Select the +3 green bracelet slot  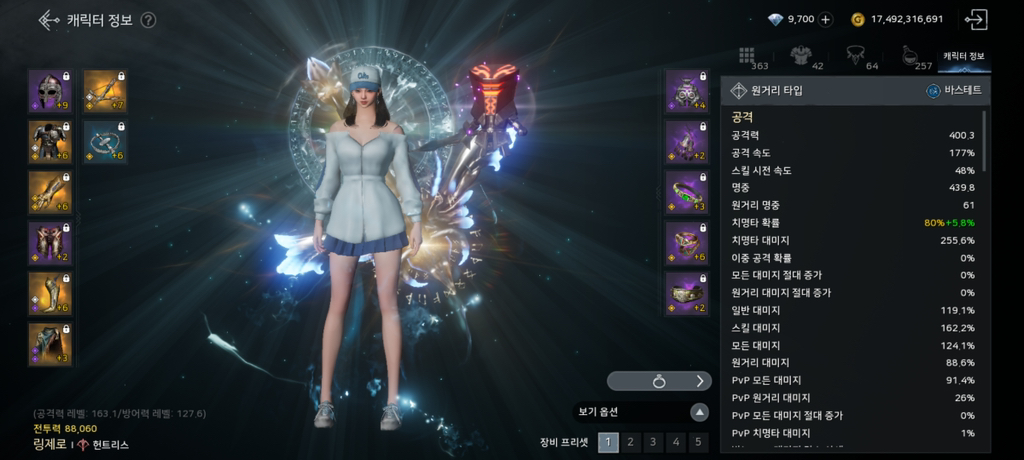pos(686,192)
